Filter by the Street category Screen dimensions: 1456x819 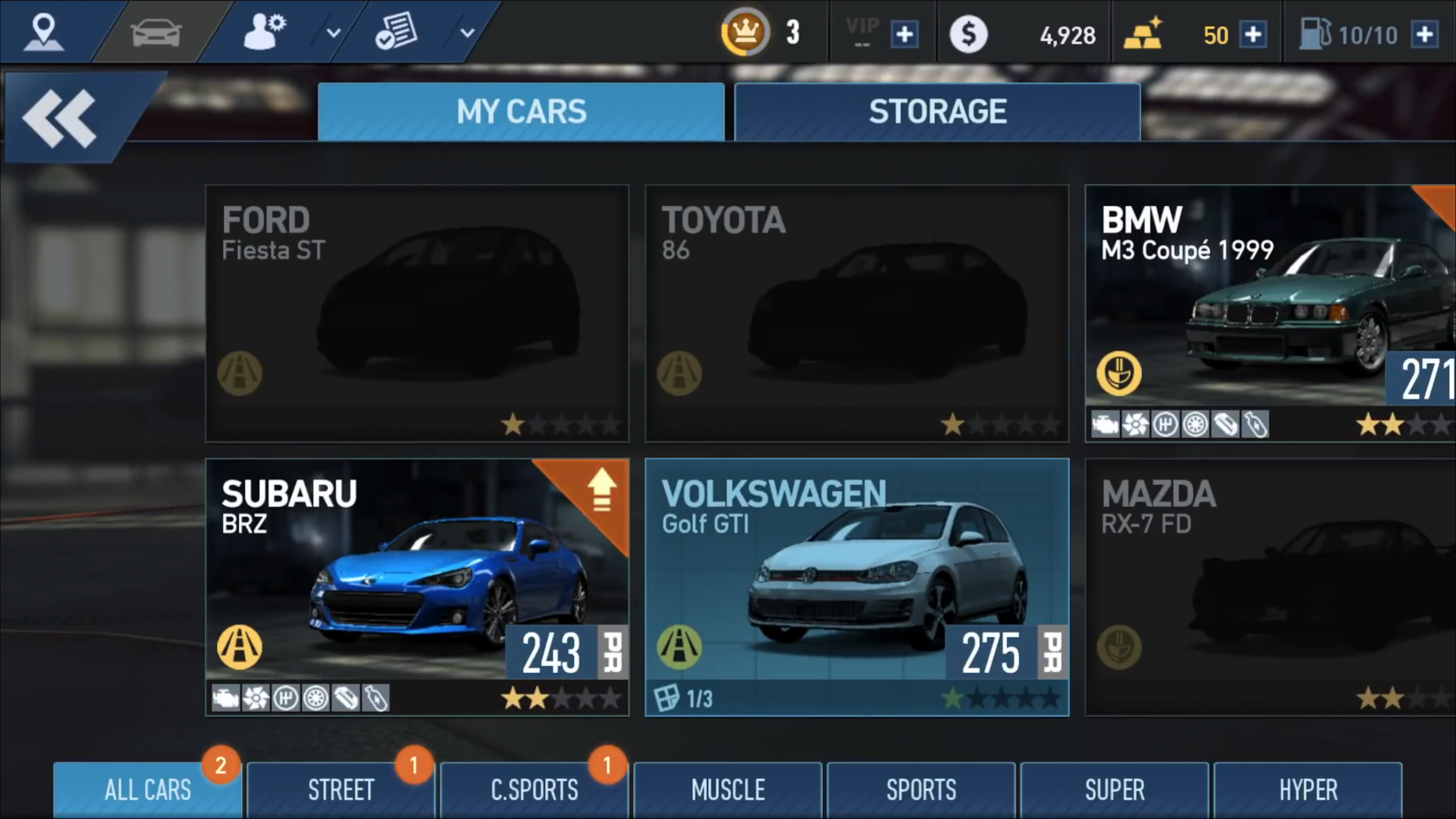coord(341,789)
